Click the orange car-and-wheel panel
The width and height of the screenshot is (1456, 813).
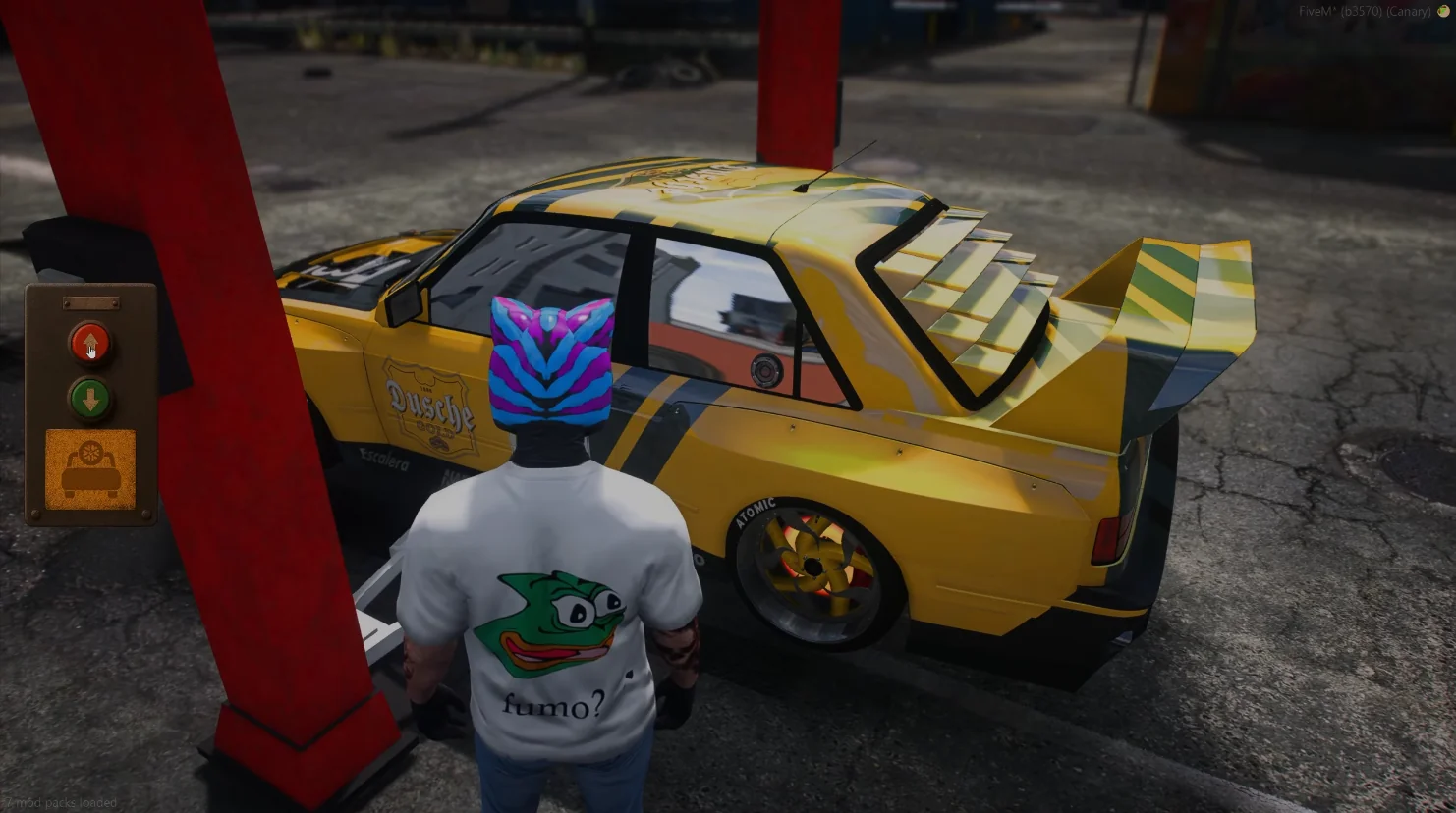[90, 468]
